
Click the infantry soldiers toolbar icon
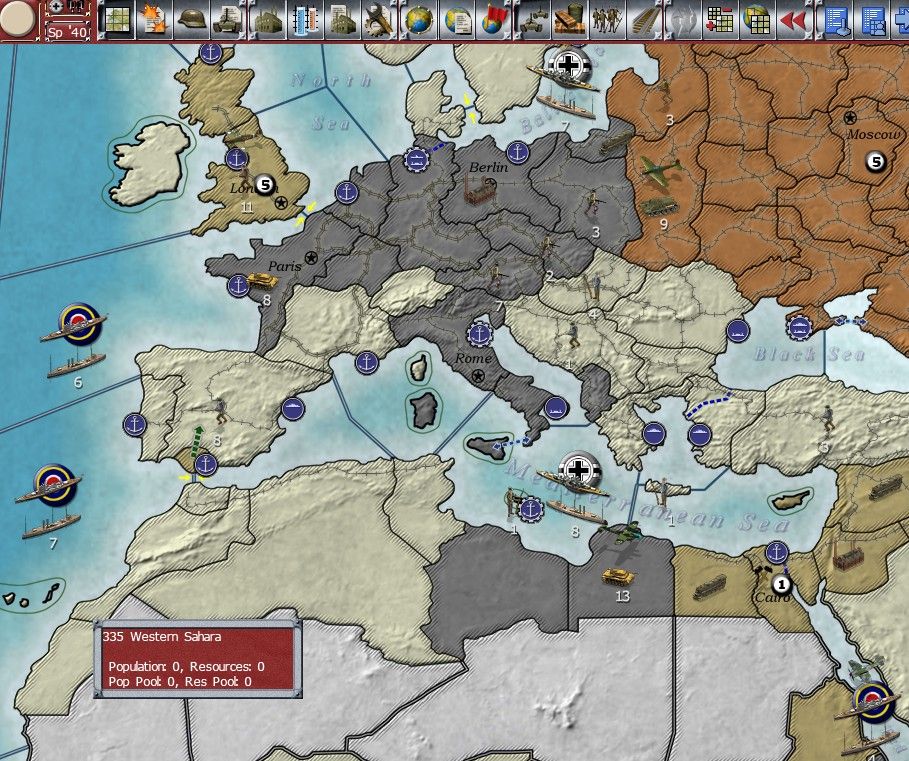605,19
